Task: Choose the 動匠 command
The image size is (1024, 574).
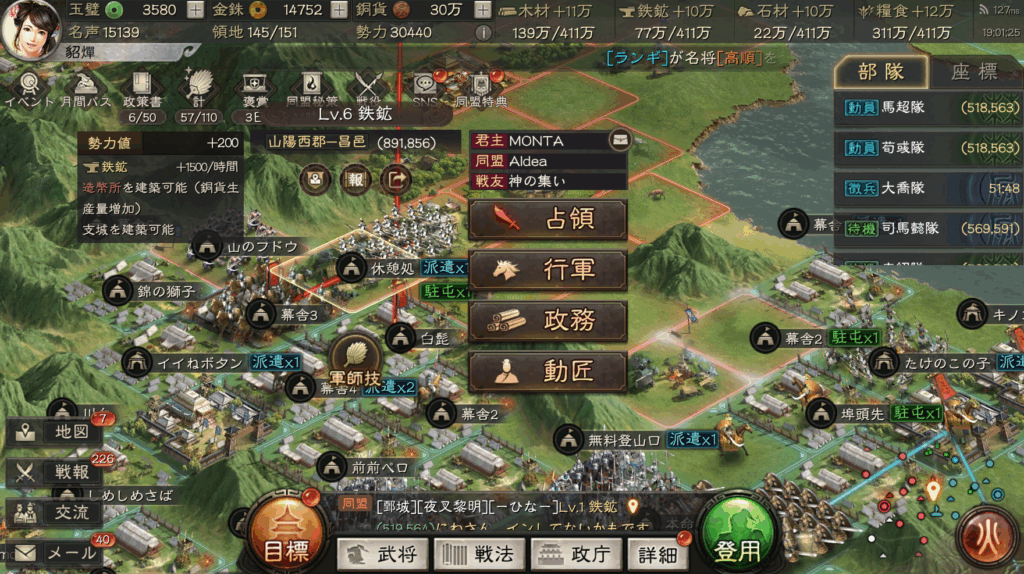Action: tap(547, 372)
